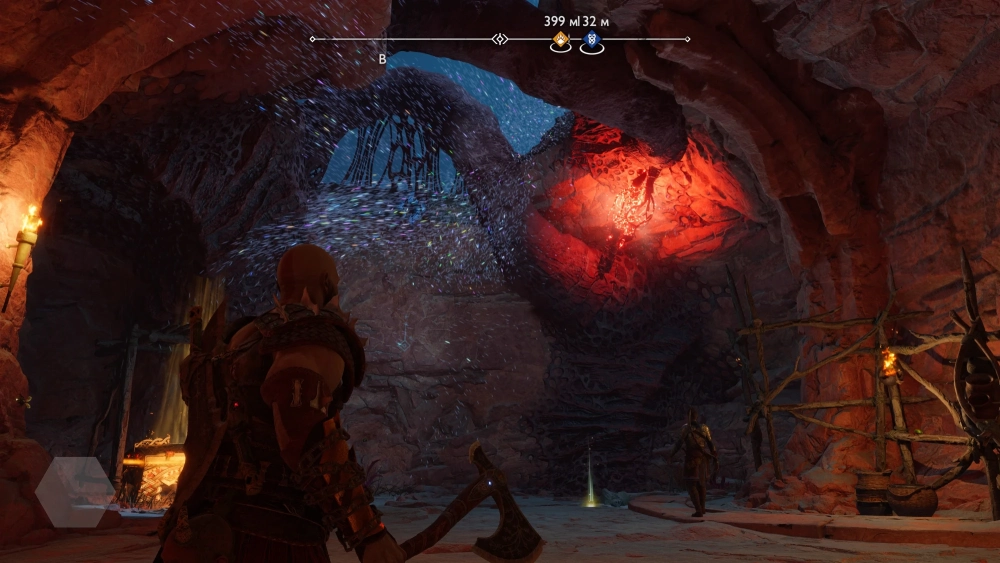Select the blue diamond marker on the compass
1000x563 pixels.
pyautogui.click(x=591, y=40)
